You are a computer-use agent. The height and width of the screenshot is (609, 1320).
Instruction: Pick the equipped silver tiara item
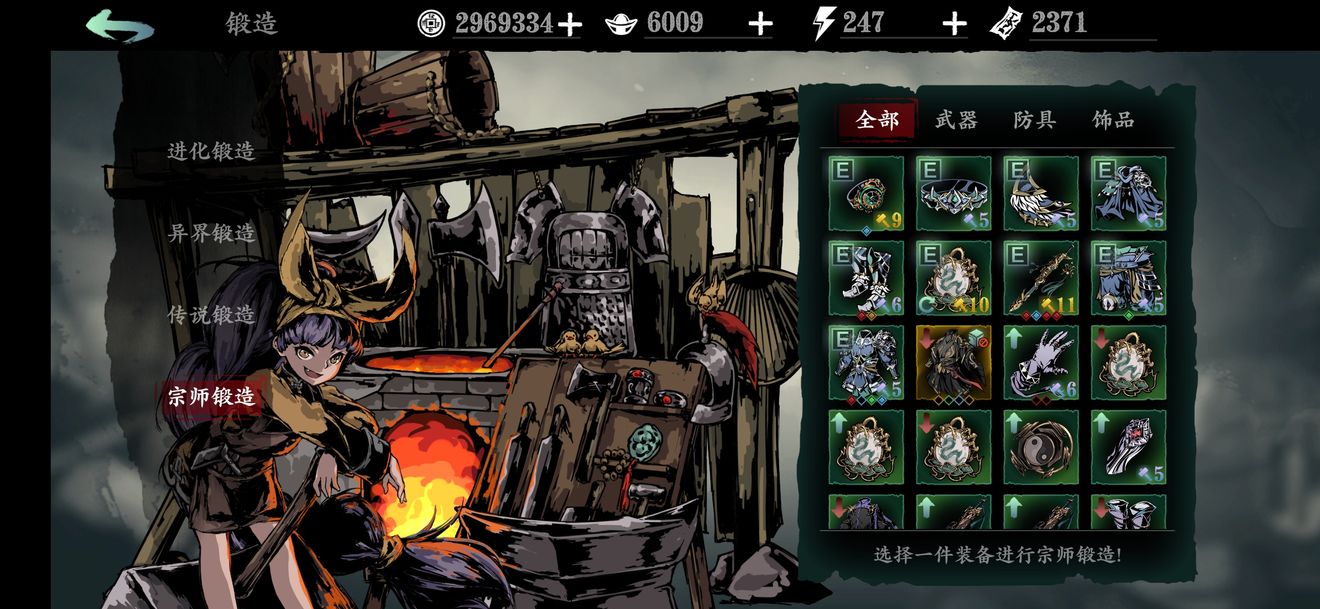[x=953, y=194]
